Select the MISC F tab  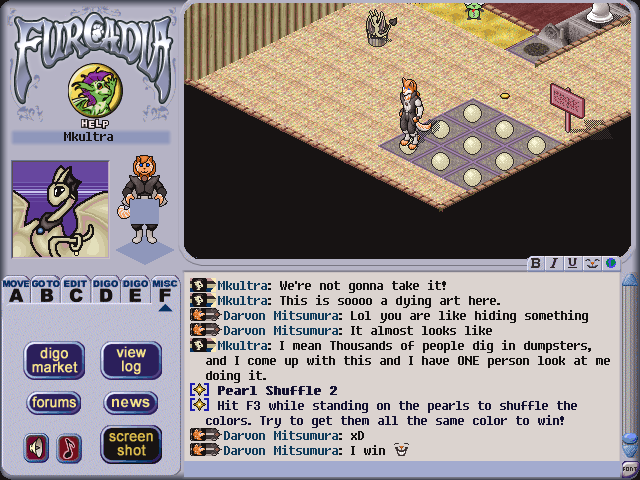(x=165, y=290)
